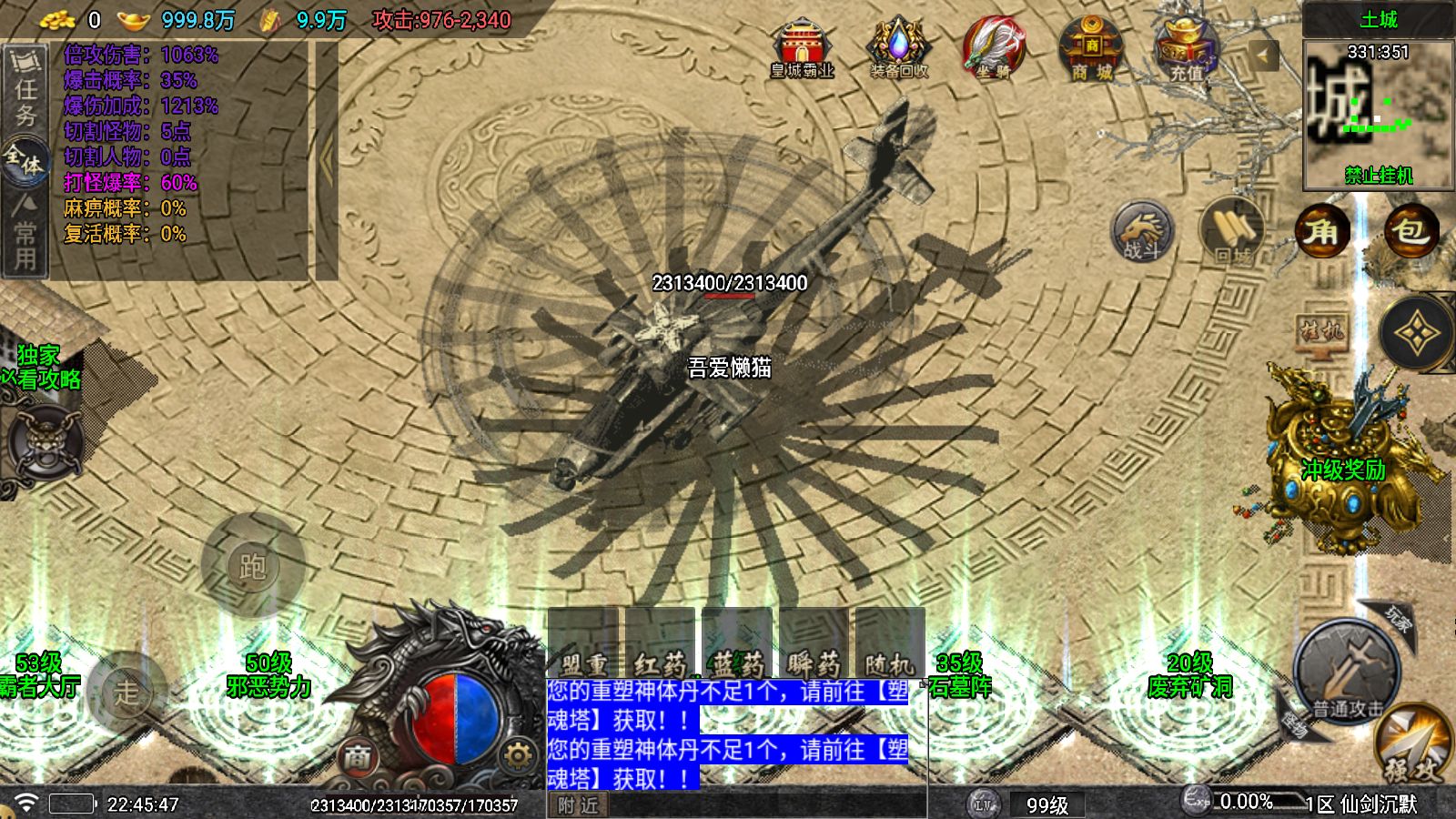The height and width of the screenshot is (819, 1456).
Task: Expand the 怪物 target flap near attack button
Action: point(1296,723)
